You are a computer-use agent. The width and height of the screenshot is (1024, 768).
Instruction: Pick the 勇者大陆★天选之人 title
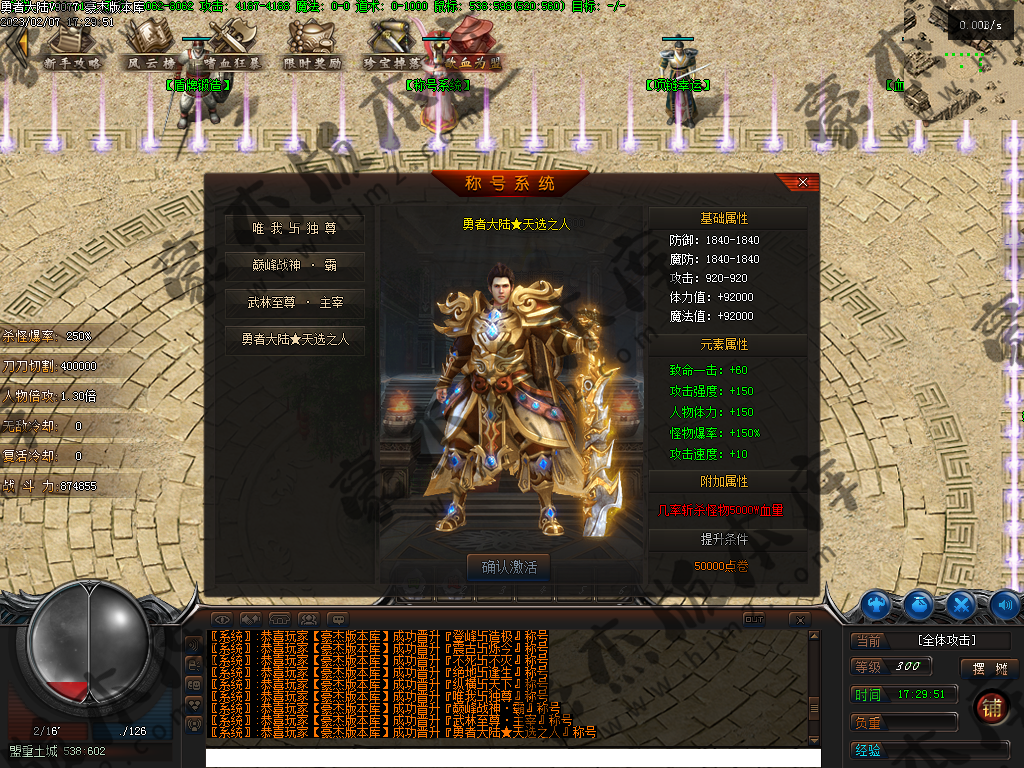294,339
